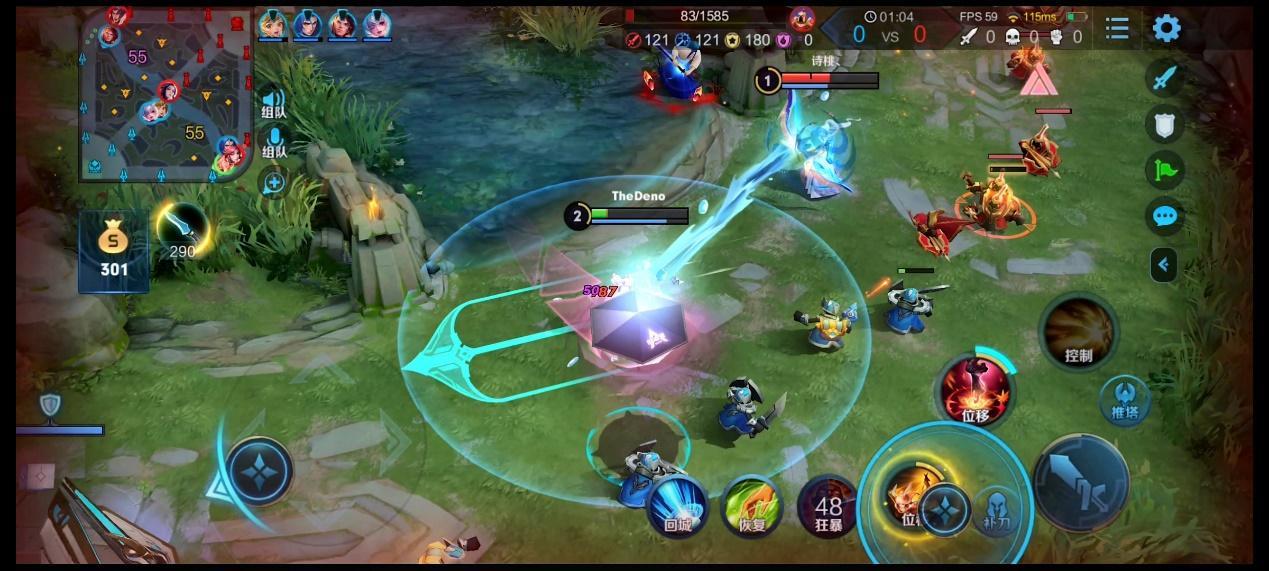The width and height of the screenshot is (1269, 571).
Task: Click the minimap
Action: pos(165,95)
